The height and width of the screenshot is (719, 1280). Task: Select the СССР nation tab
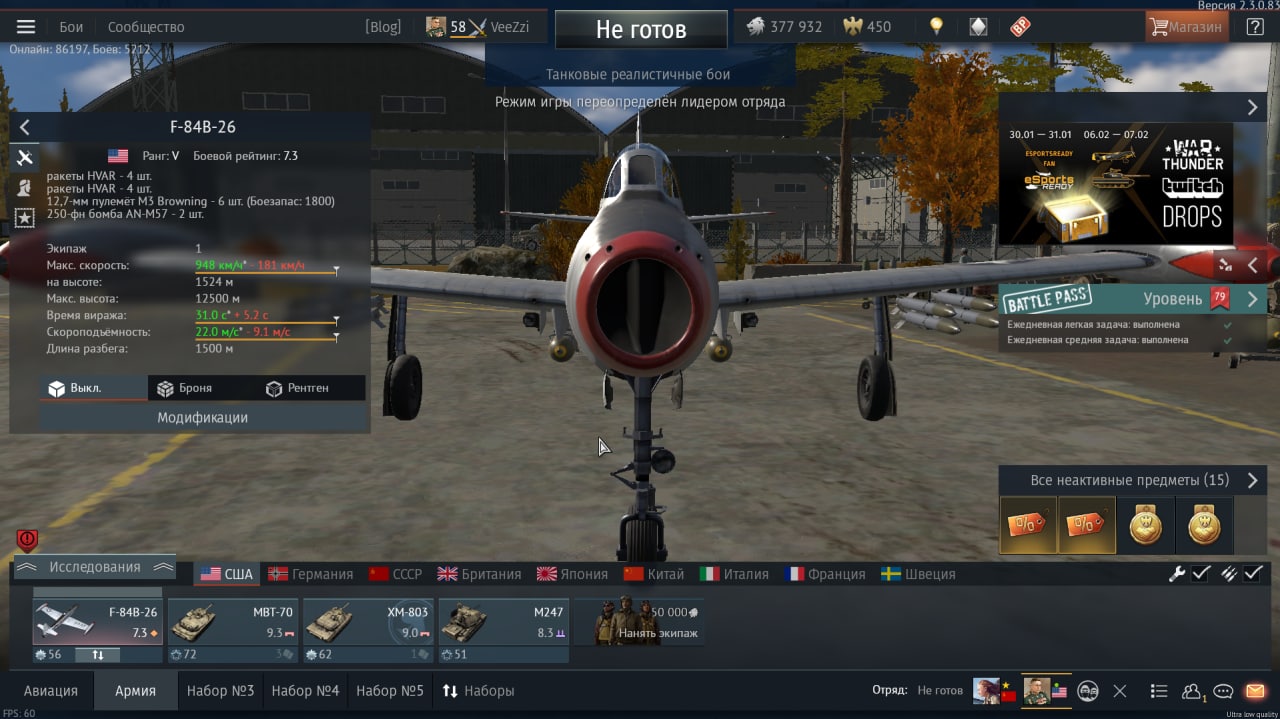[x=396, y=574]
